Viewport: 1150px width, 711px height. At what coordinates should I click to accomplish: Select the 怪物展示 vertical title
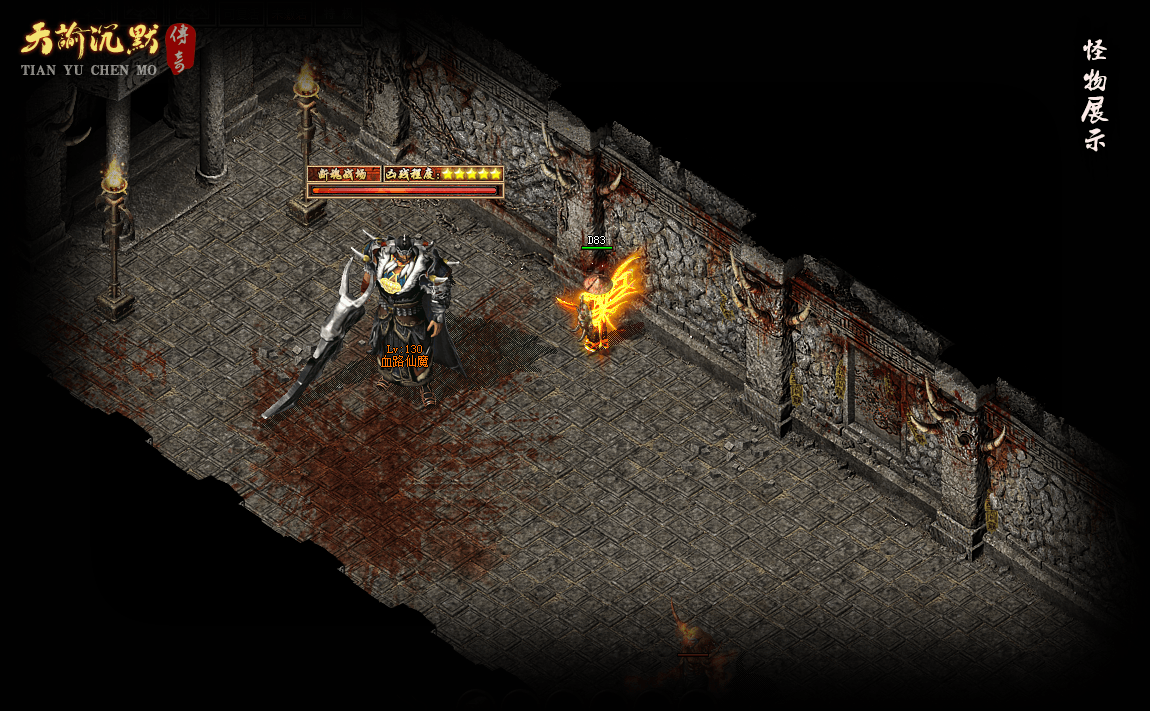coord(1095,95)
